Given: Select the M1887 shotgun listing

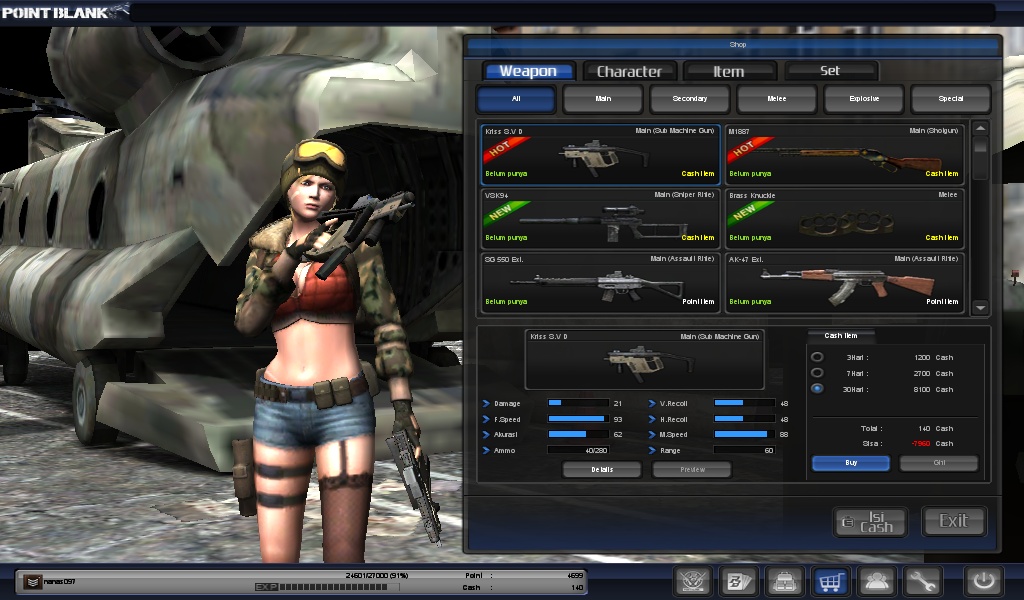Looking at the screenshot, I should (844, 154).
